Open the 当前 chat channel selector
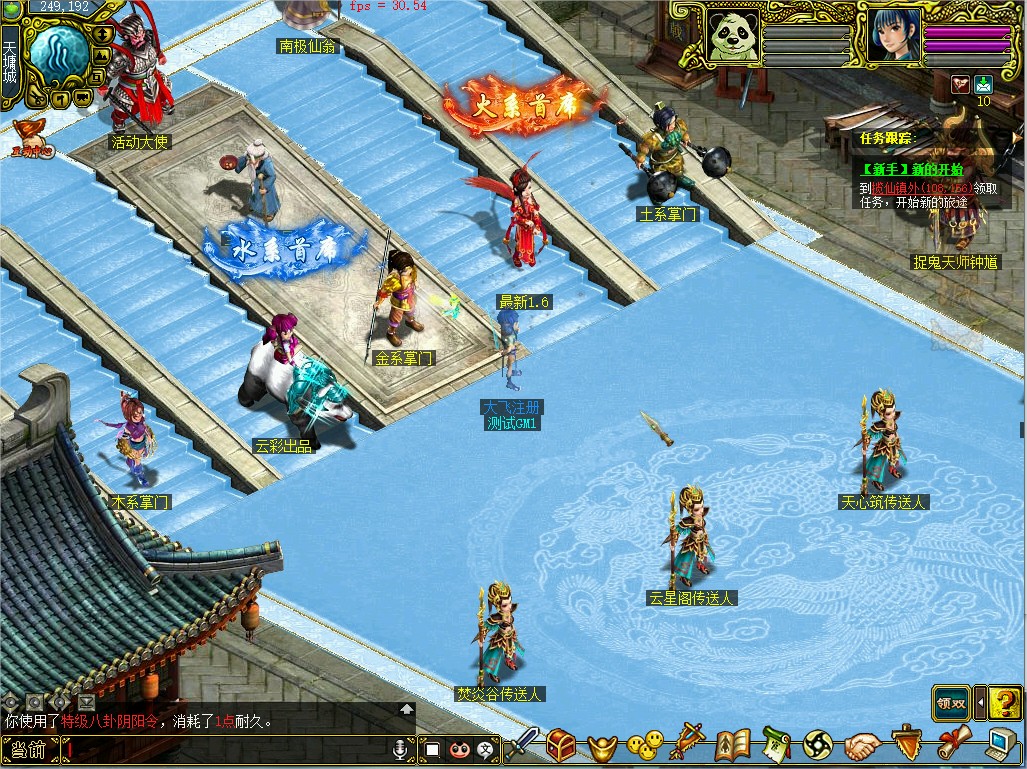This screenshot has width=1027, height=769. coord(28,749)
